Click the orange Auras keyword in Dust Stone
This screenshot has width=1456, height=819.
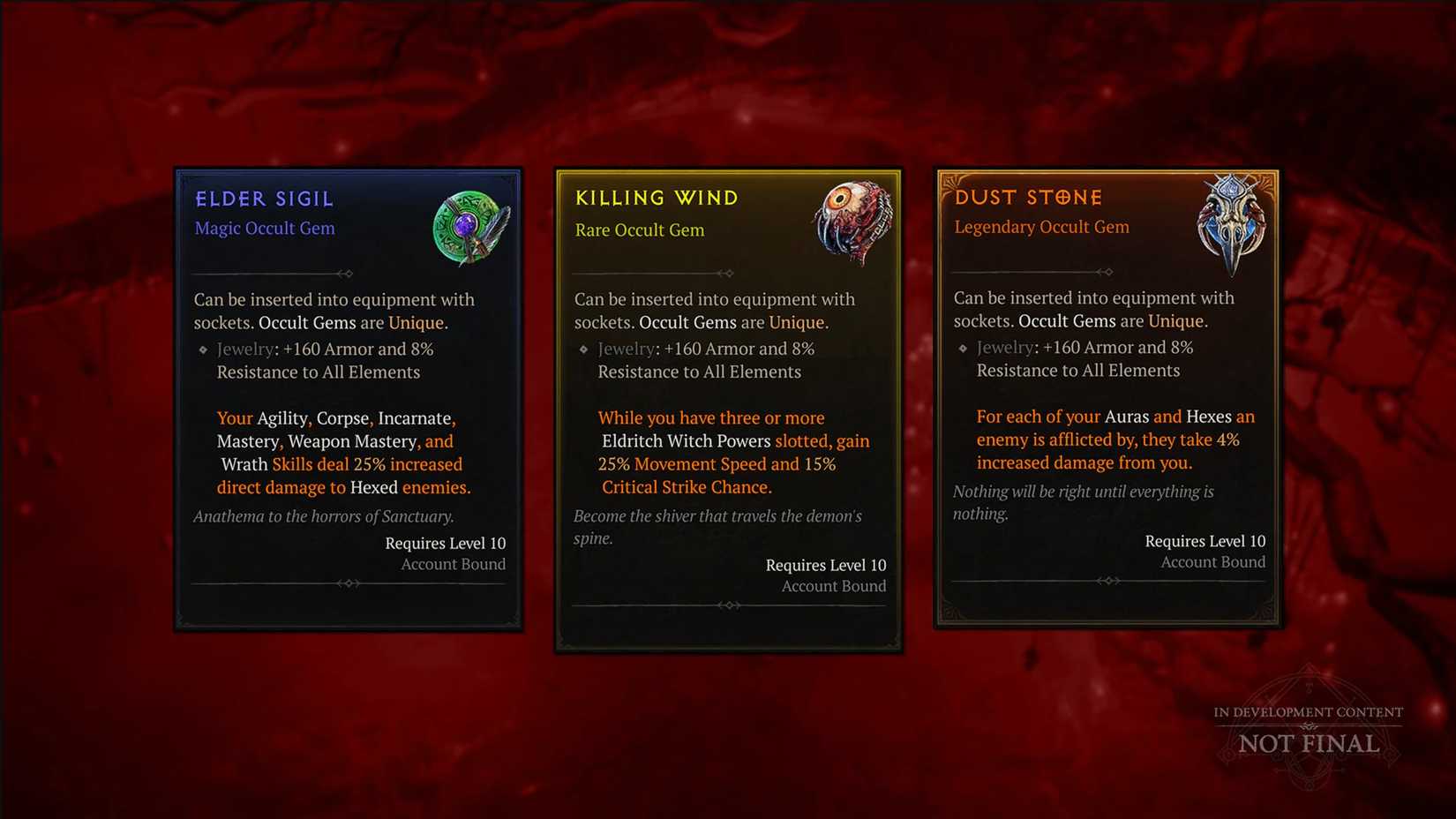coord(1128,417)
